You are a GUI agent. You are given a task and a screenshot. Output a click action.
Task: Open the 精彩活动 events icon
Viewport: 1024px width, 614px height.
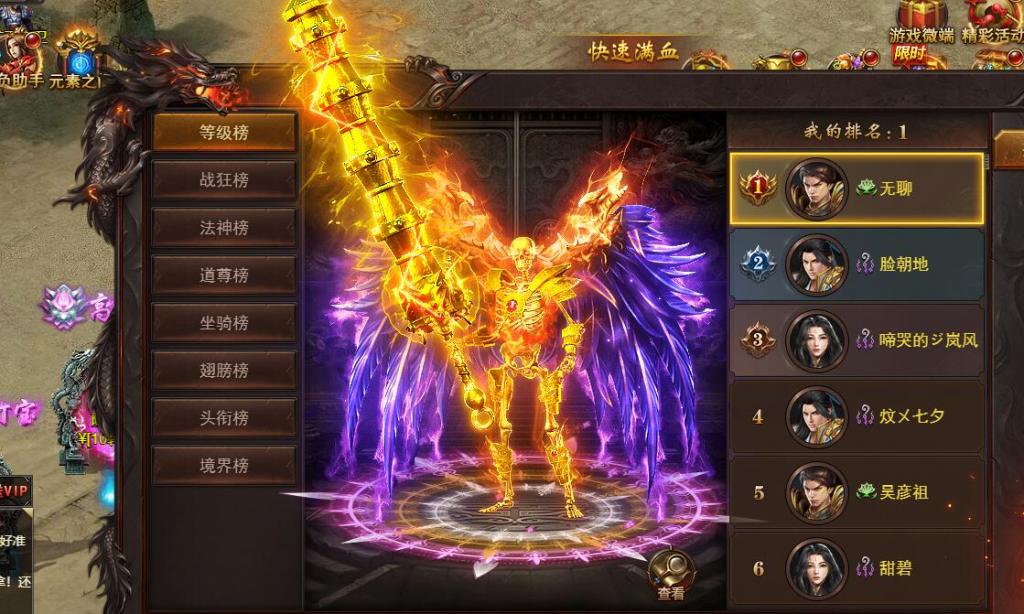[x=992, y=22]
